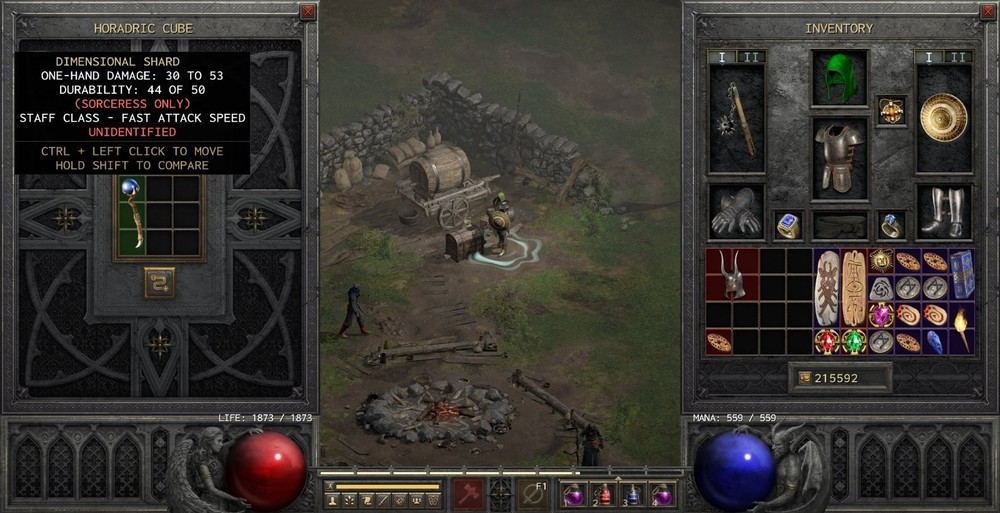Select the equipped flail weapon slot
This screenshot has width=1000, height=513.
[x=736, y=118]
